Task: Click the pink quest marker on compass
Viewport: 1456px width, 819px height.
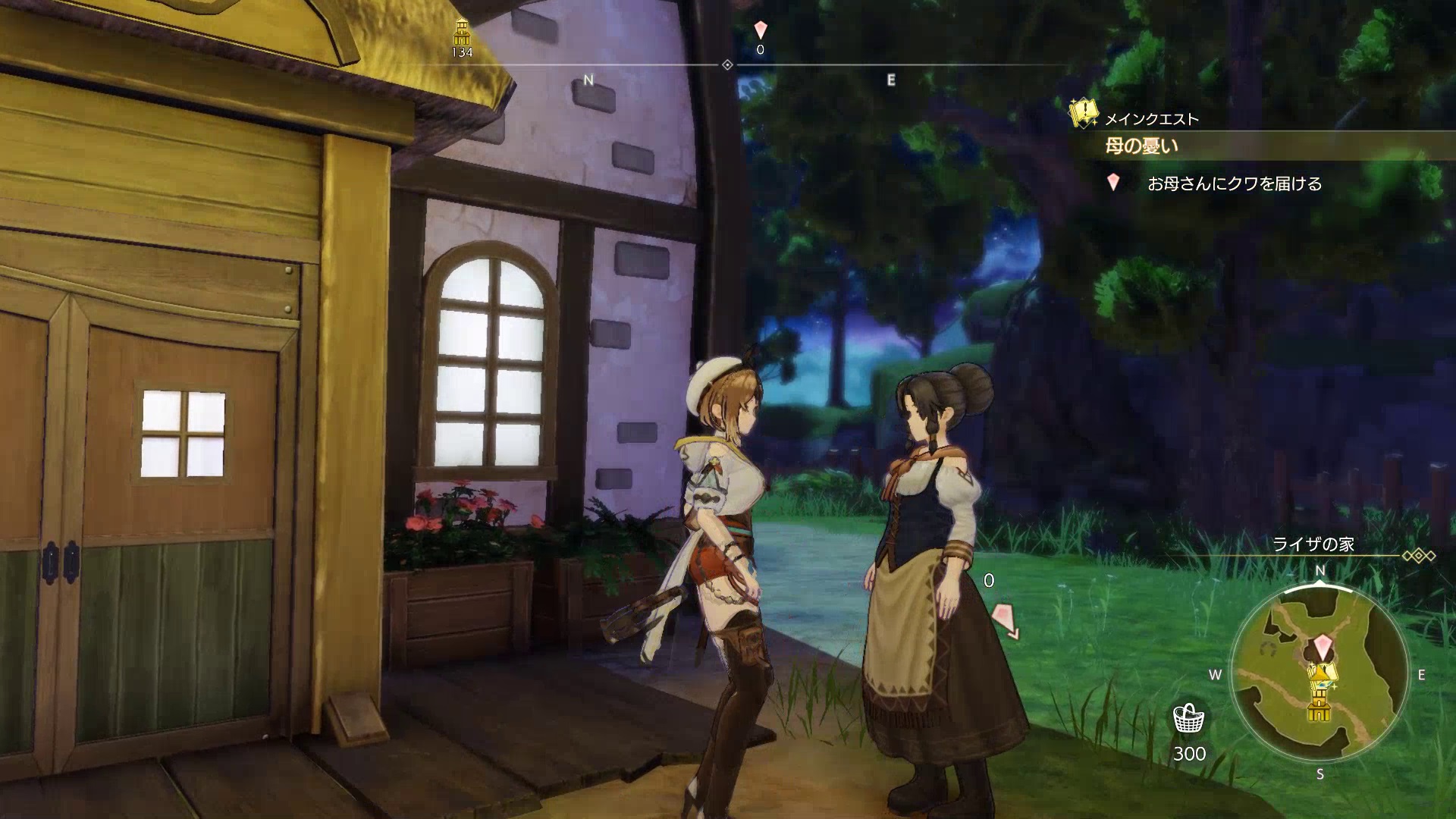Action: (761, 30)
